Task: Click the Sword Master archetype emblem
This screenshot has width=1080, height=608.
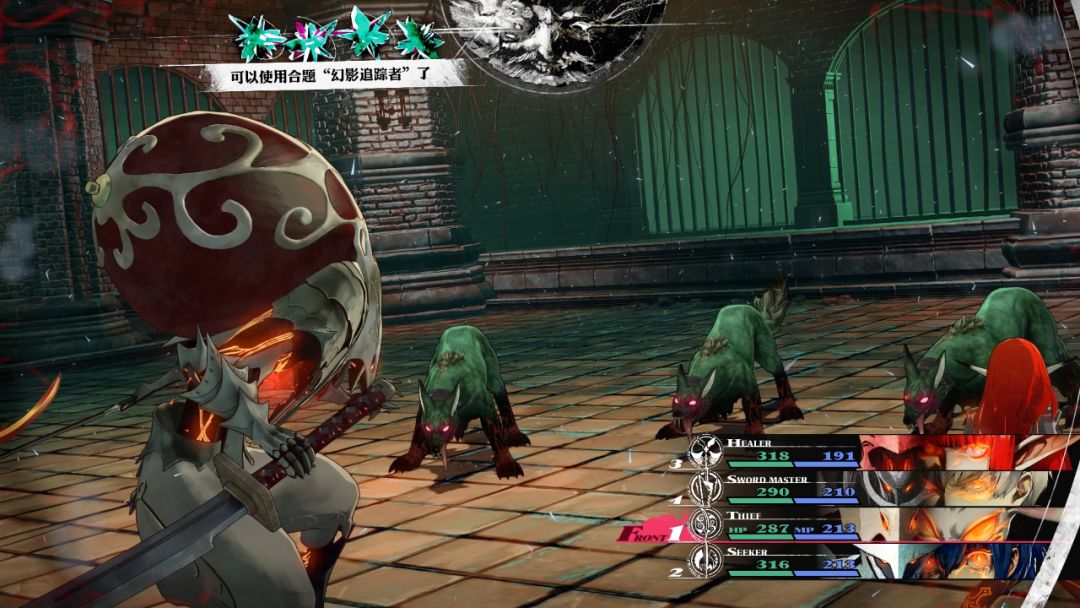Action: (x=708, y=488)
